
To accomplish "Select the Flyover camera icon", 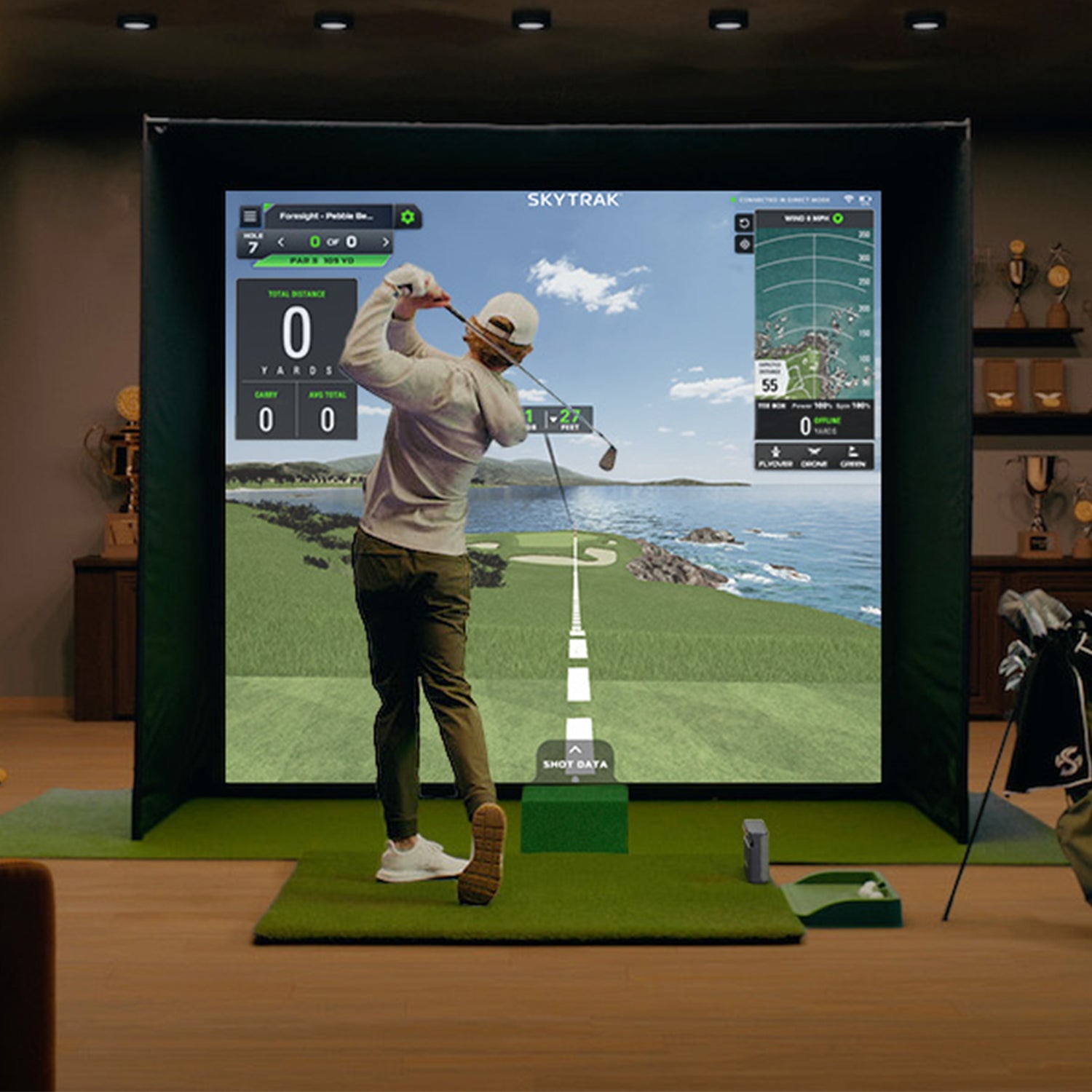I will (x=775, y=454).
